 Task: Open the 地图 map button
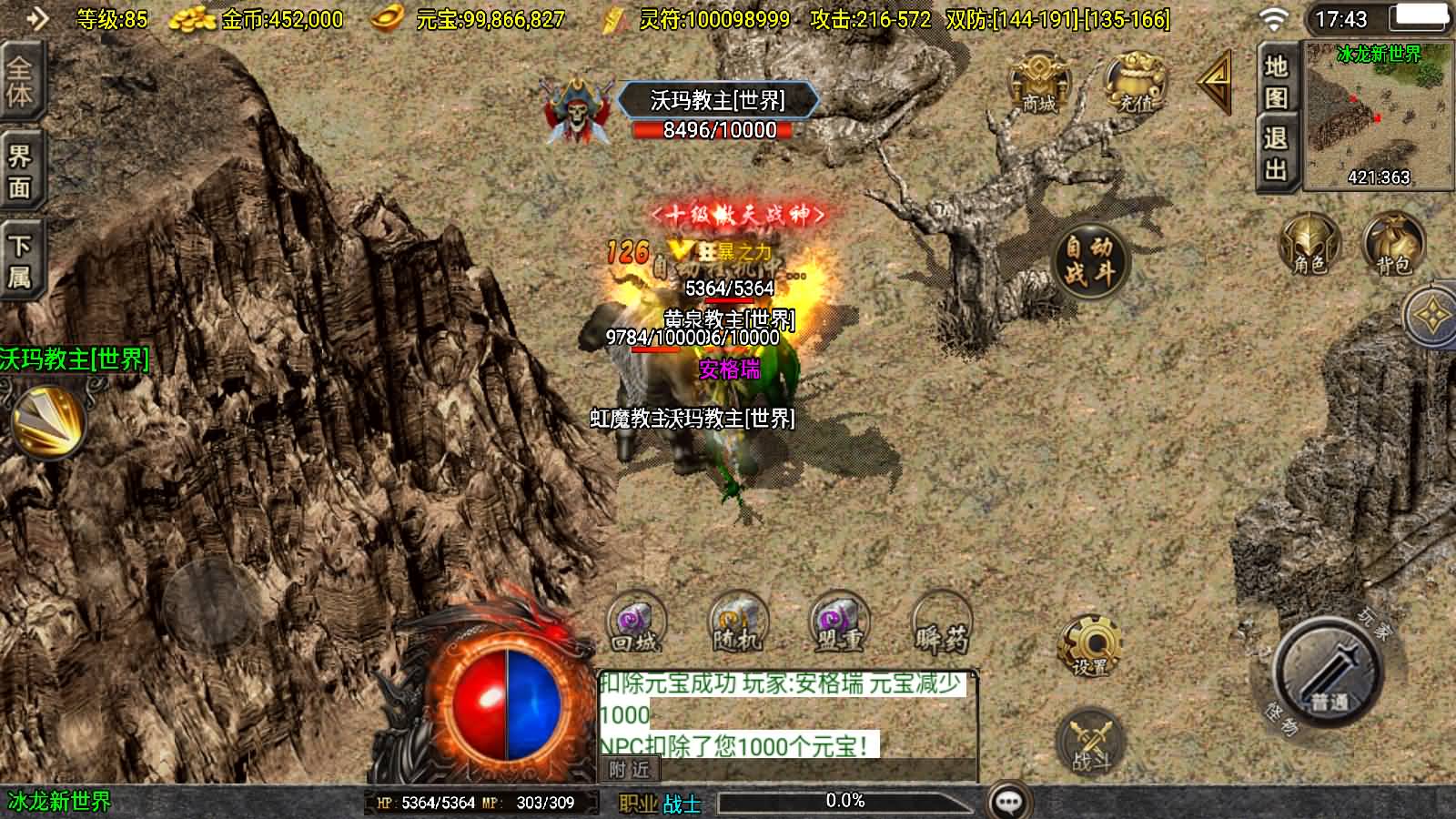(x=1276, y=82)
